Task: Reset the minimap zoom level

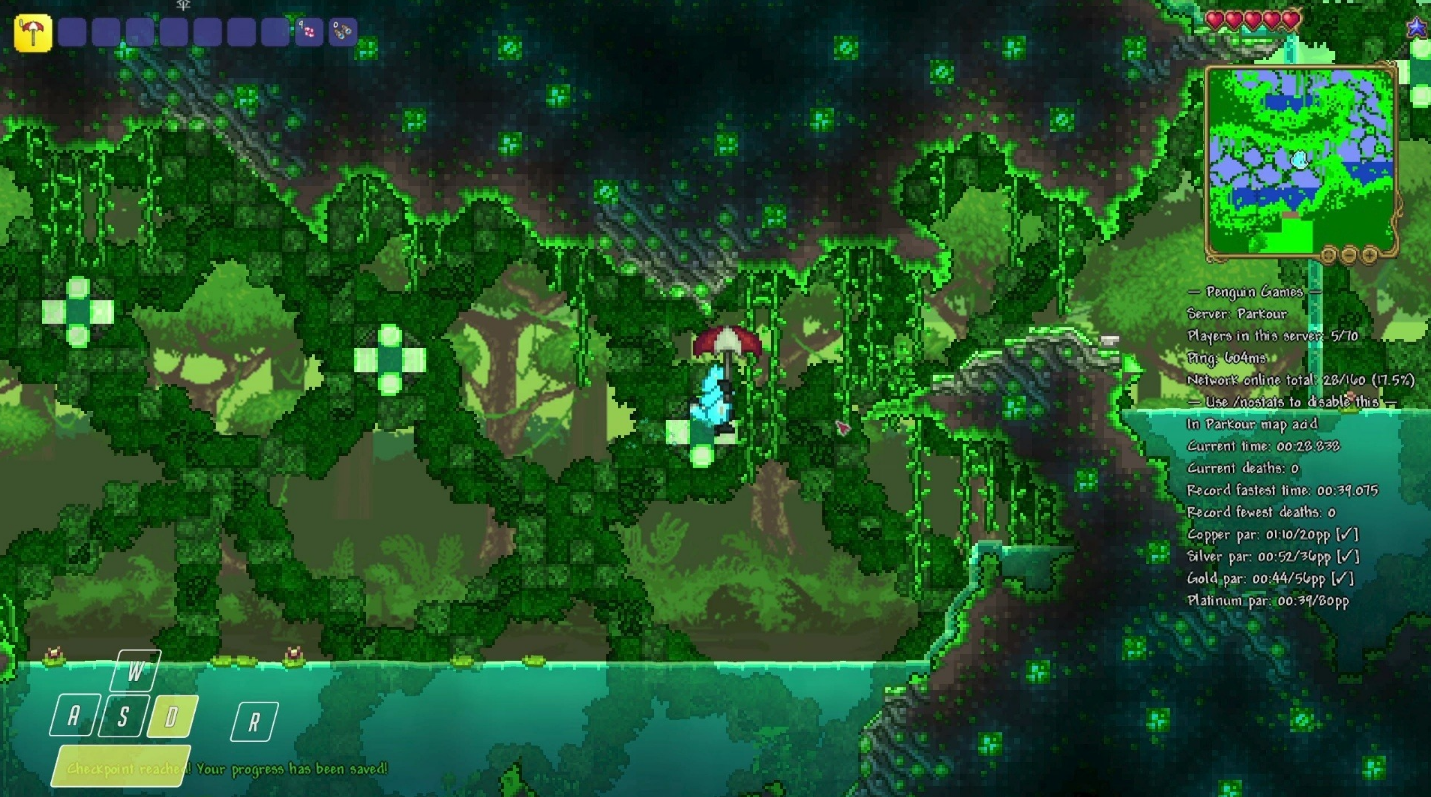Action: [x=1329, y=255]
